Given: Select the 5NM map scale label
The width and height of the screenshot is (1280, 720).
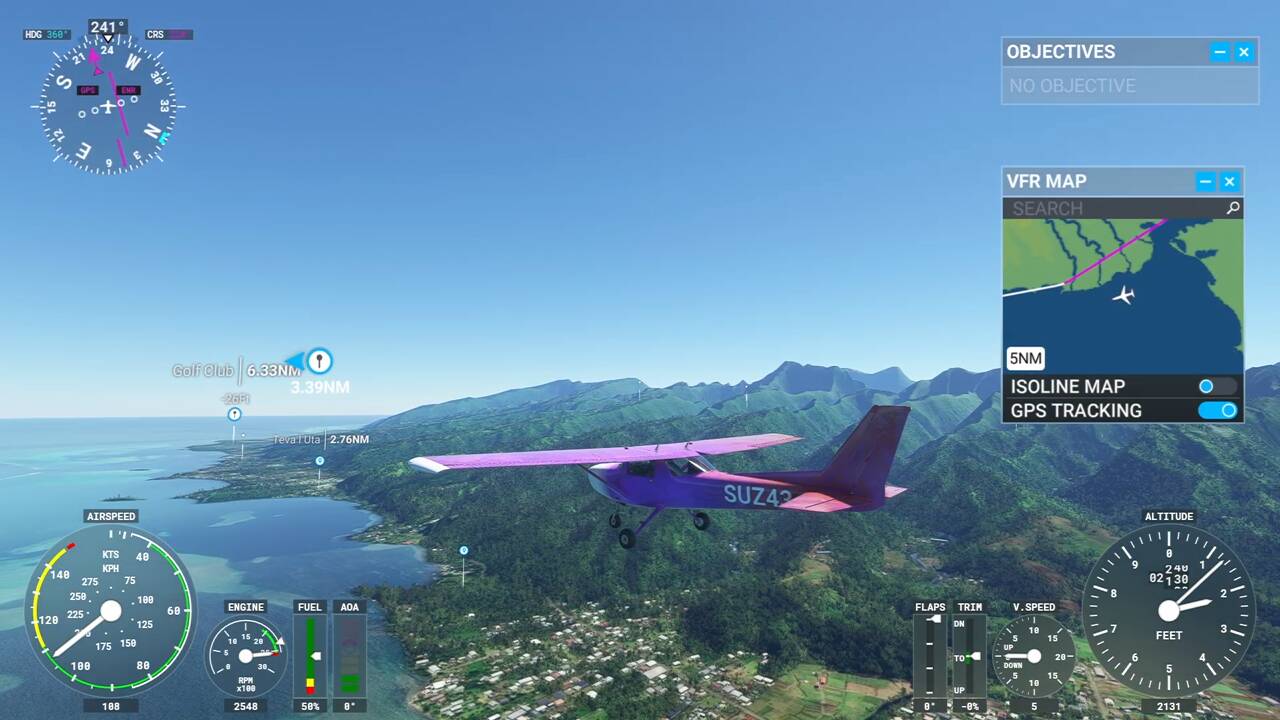Looking at the screenshot, I should click(1026, 359).
